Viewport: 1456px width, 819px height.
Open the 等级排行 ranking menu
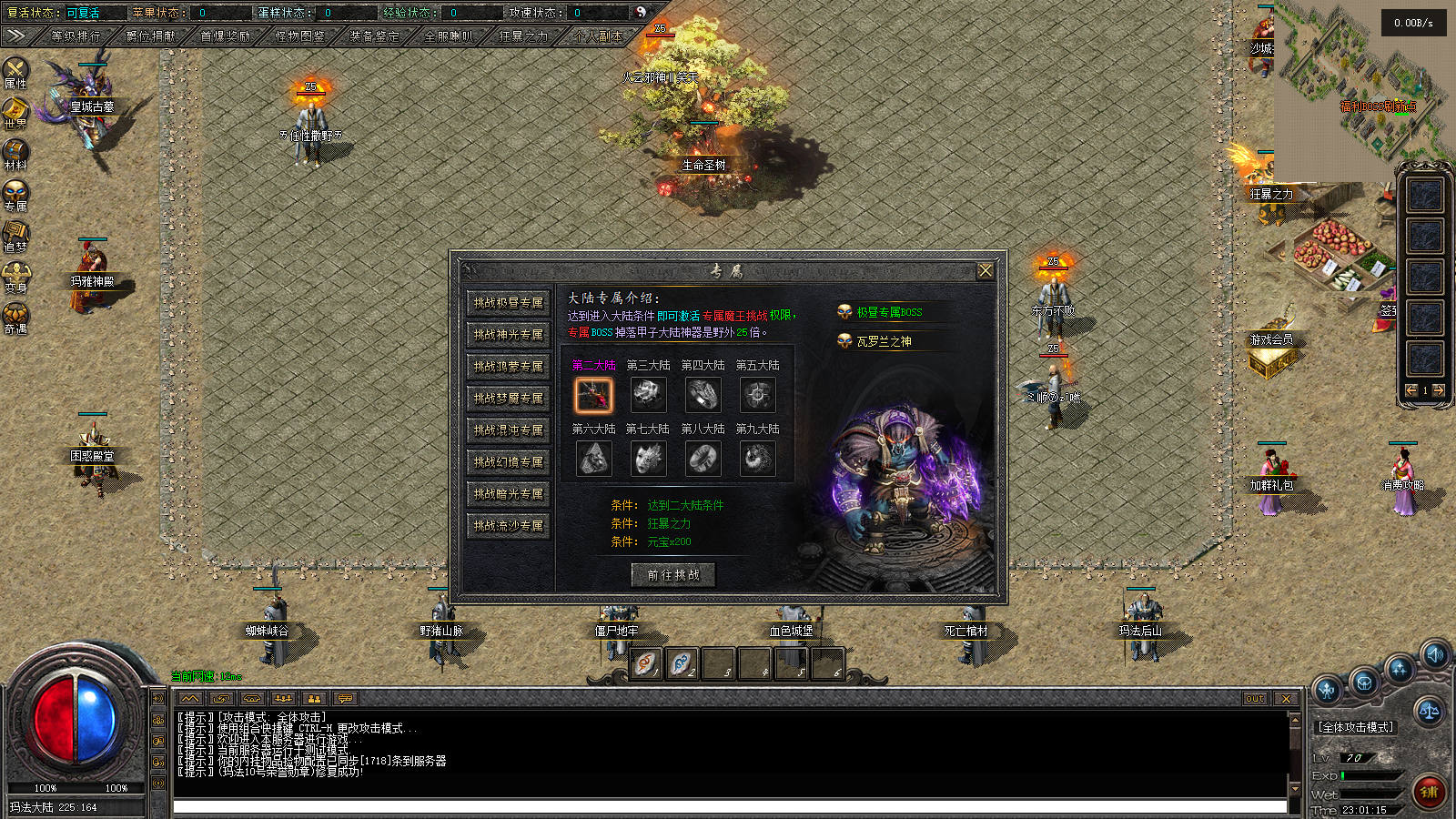pos(76,36)
